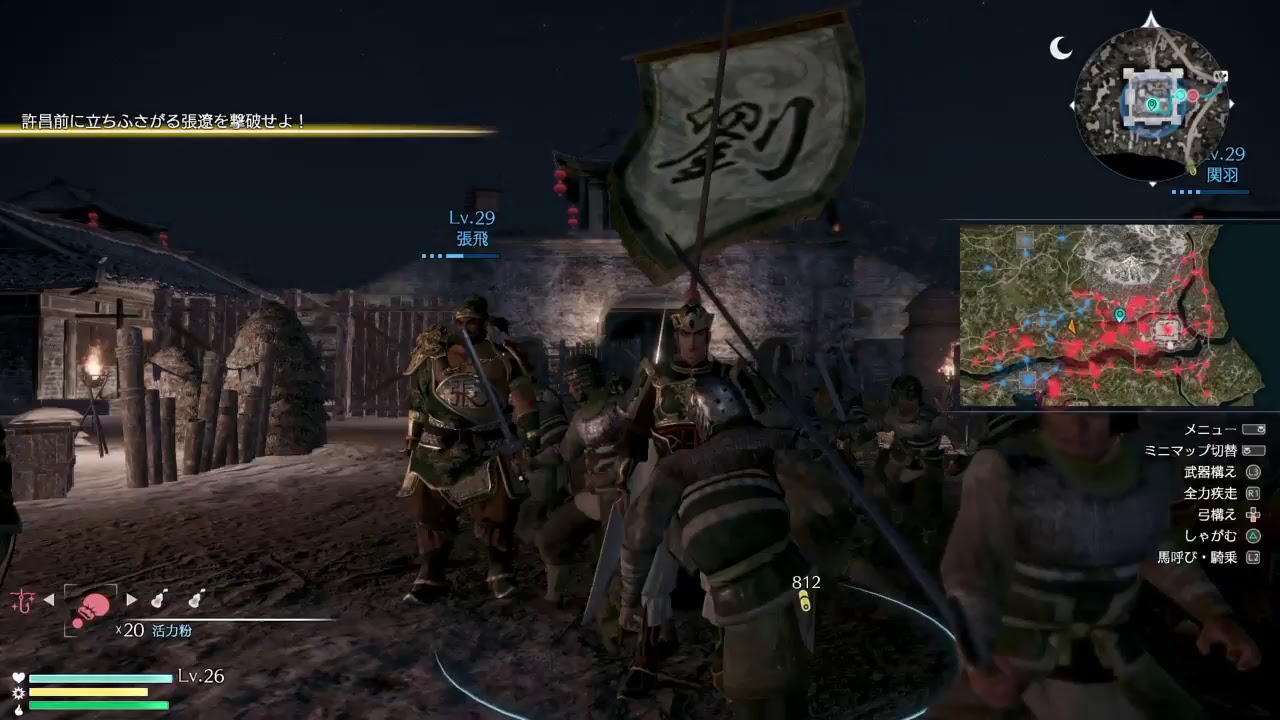
Task: Select the overview battlefield map panel
Action: (1090, 315)
